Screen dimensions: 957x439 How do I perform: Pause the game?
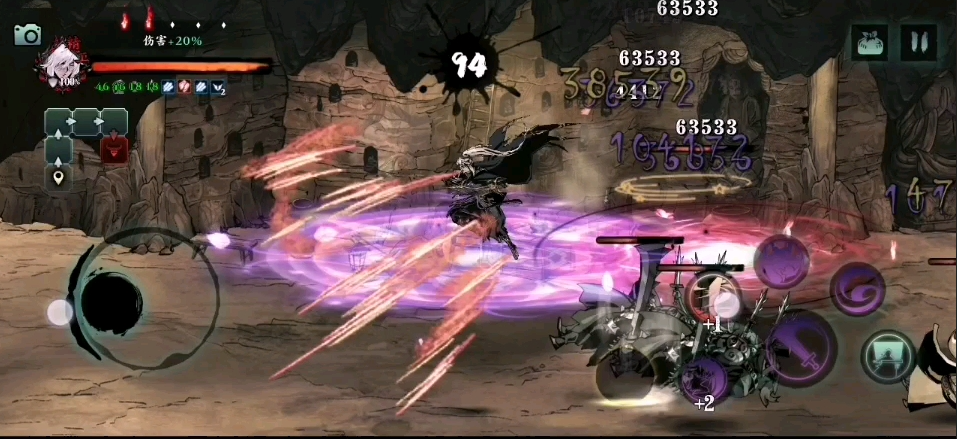tap(918, 42)
